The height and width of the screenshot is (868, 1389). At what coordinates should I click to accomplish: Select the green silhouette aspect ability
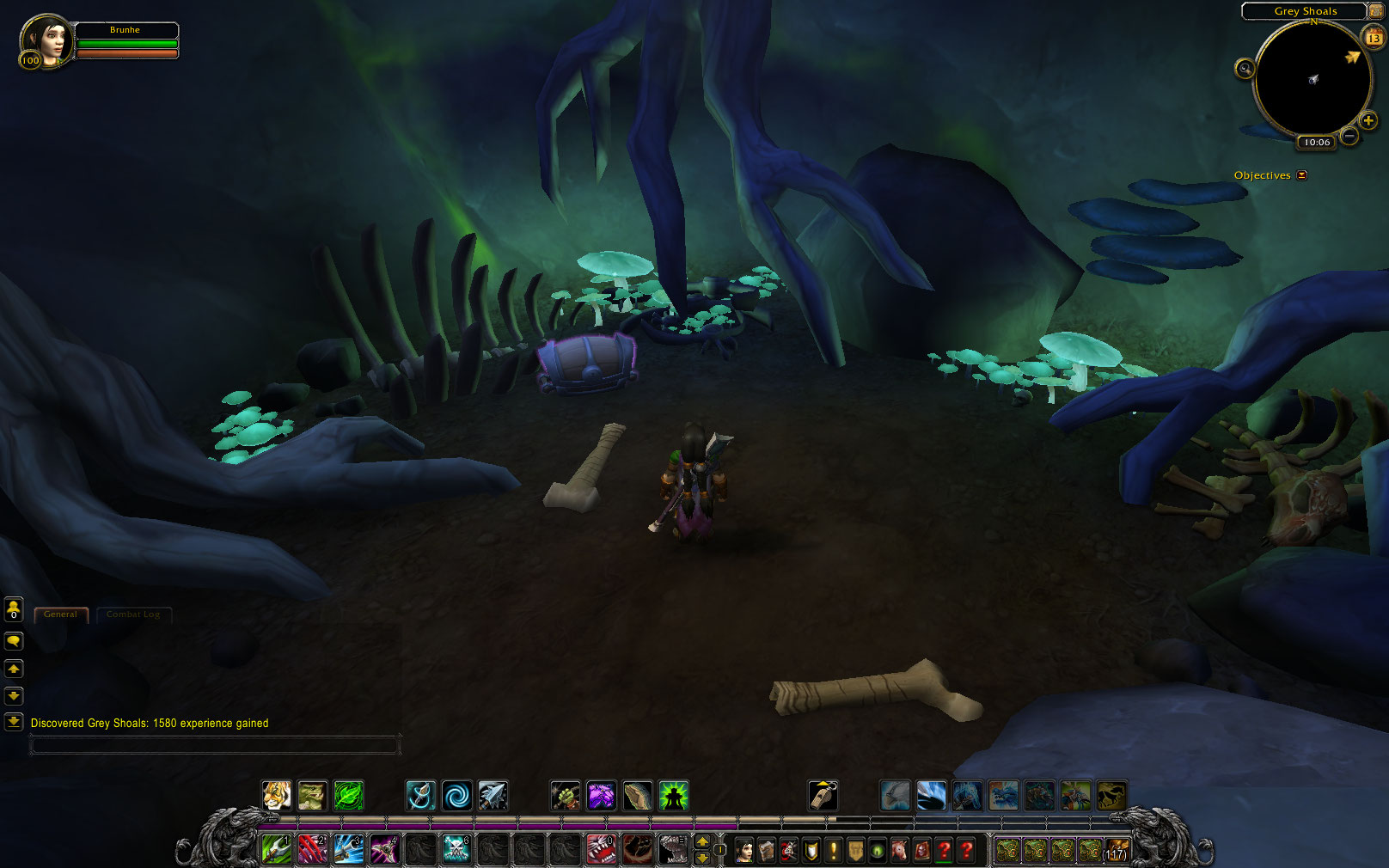pyautogui.click(x=673, y=796)
